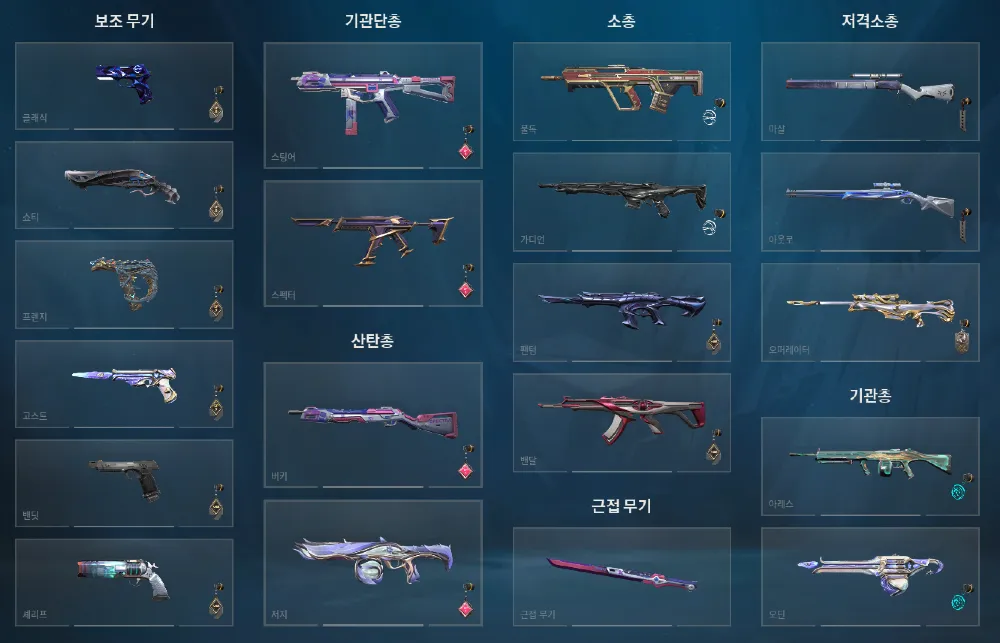Click the Sheriff (셰리프) revolver tile
The height and width of the screenshot is (643, 1000).
124,582
